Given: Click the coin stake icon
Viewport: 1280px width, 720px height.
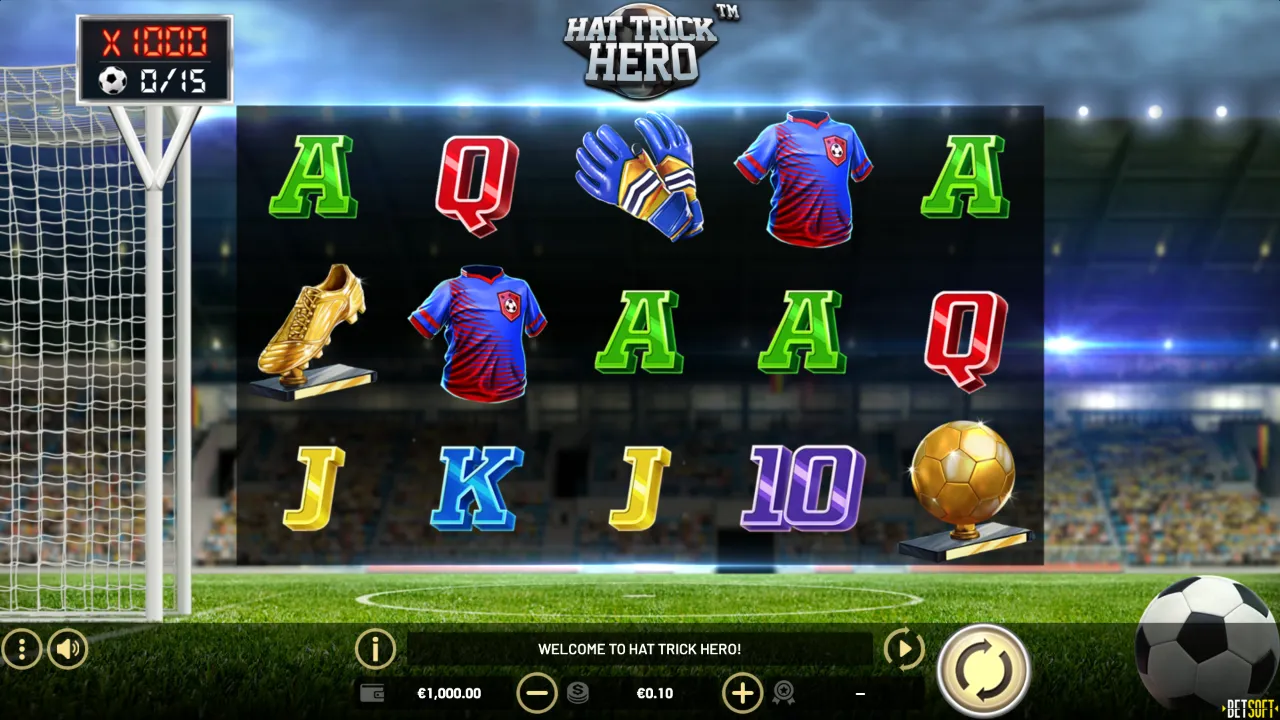Looking at the screenshot, I should 578,693.
